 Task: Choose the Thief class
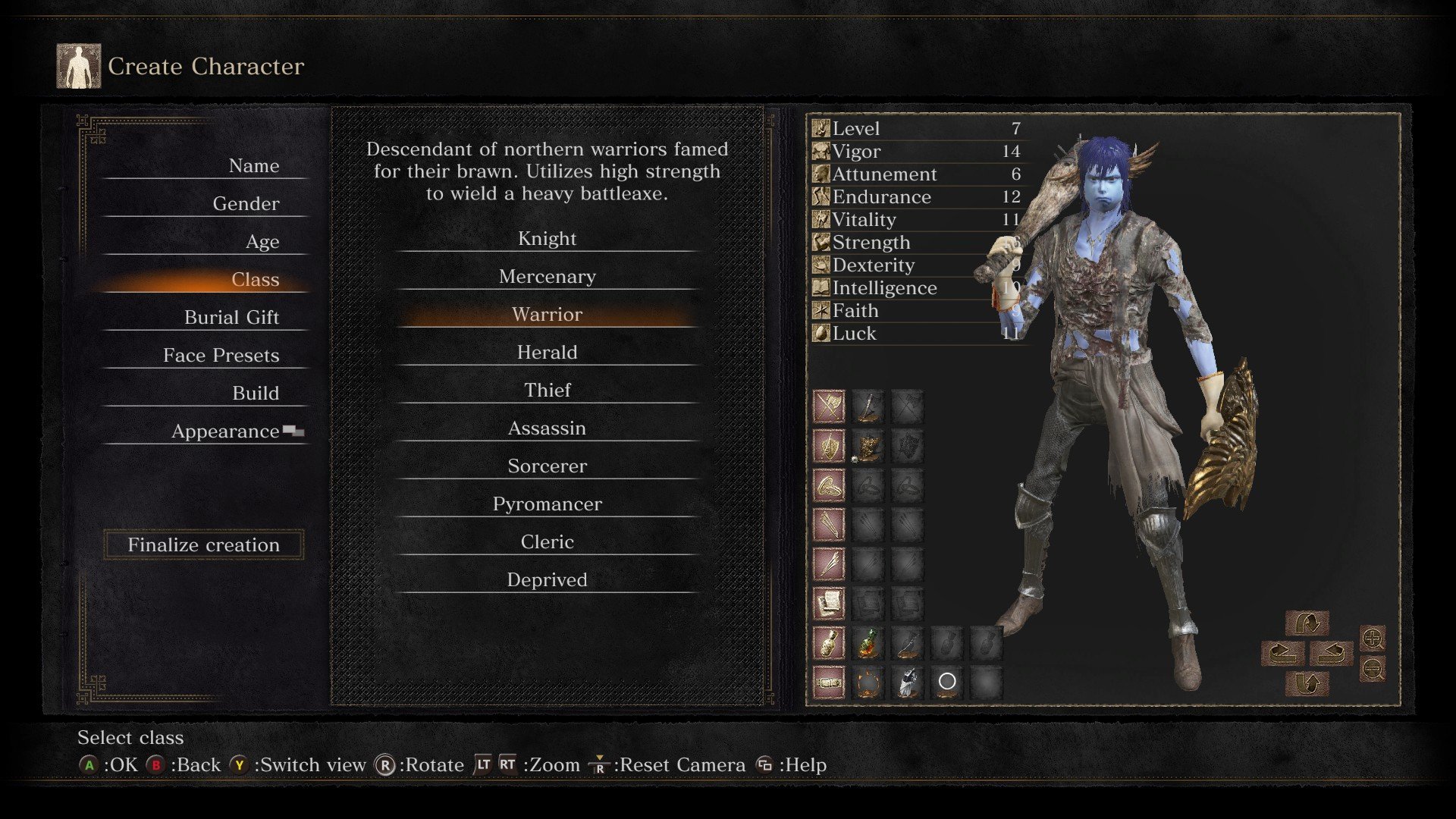547,391
